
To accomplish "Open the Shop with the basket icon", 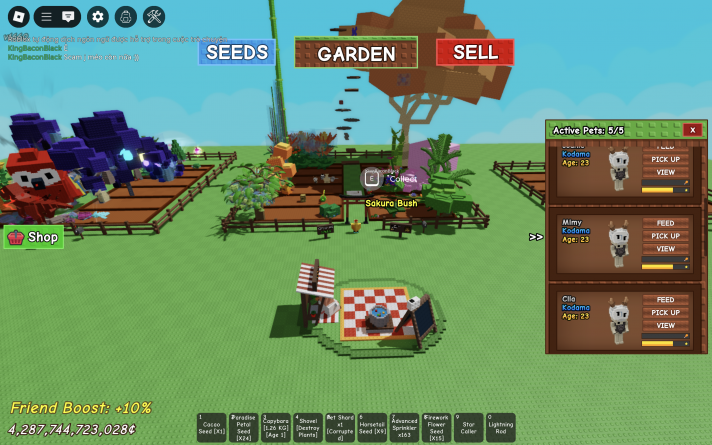I will coord(33,237).
